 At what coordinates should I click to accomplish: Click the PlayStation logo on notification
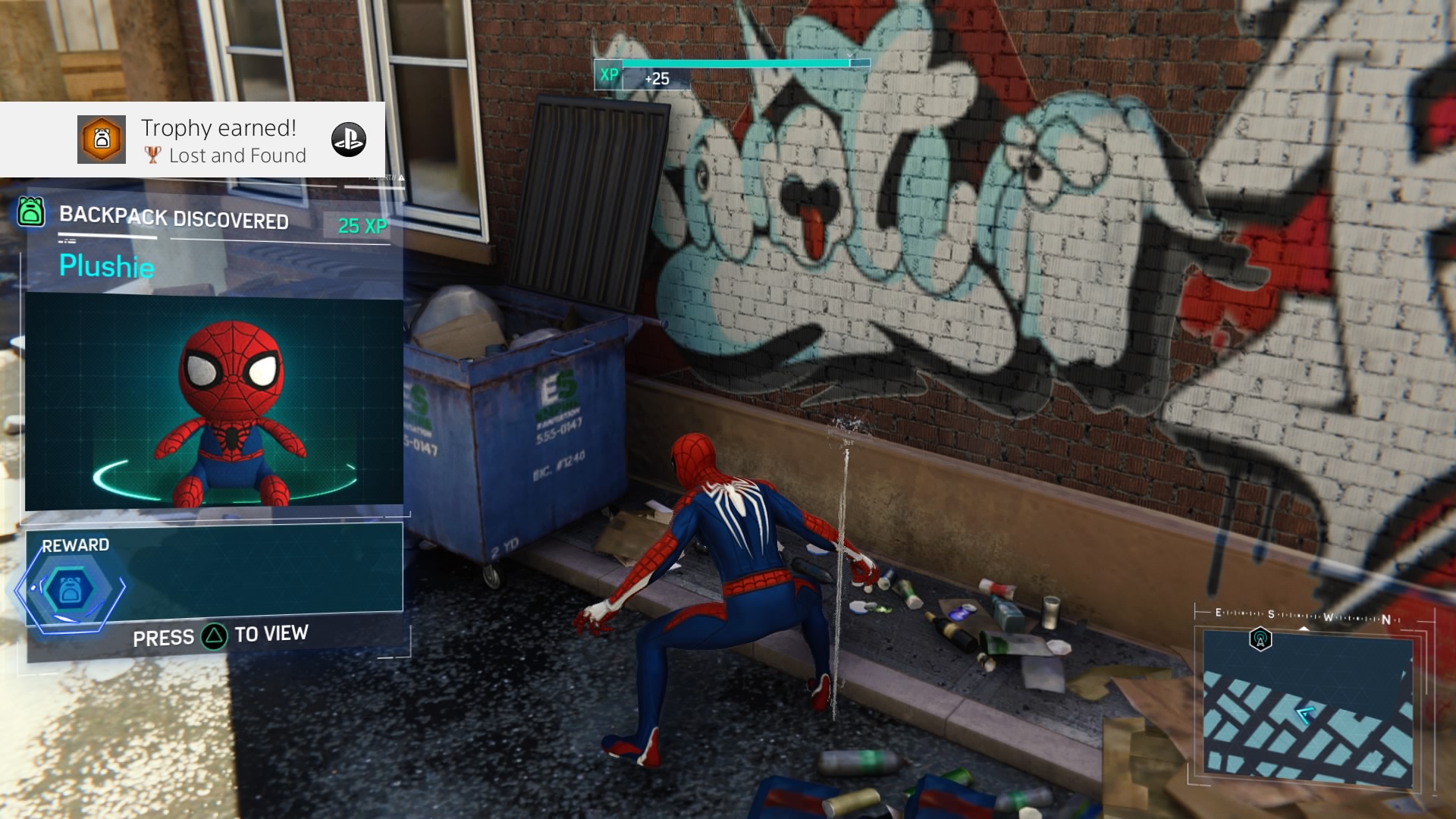349,140
